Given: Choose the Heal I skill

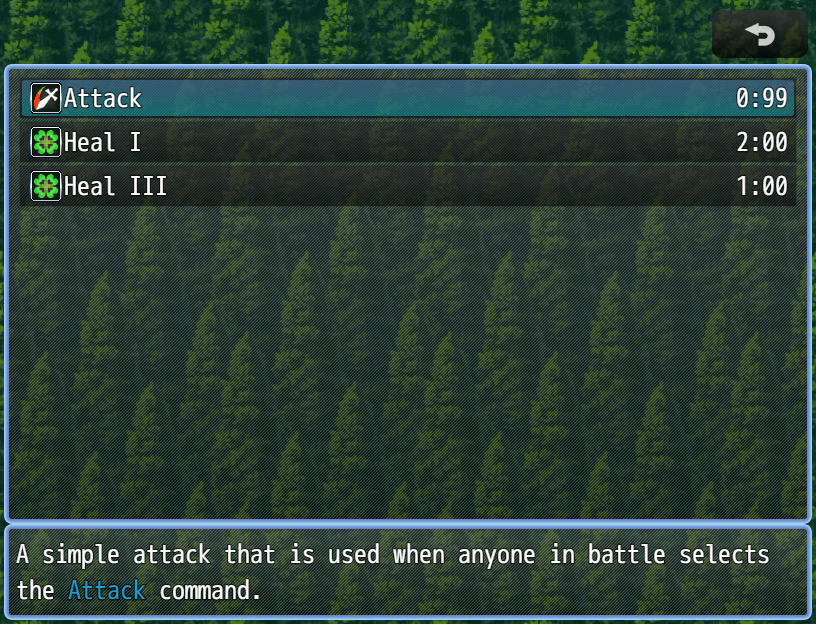Looking at the screenshot, I should pyautogui.click(x=408, y=142).
